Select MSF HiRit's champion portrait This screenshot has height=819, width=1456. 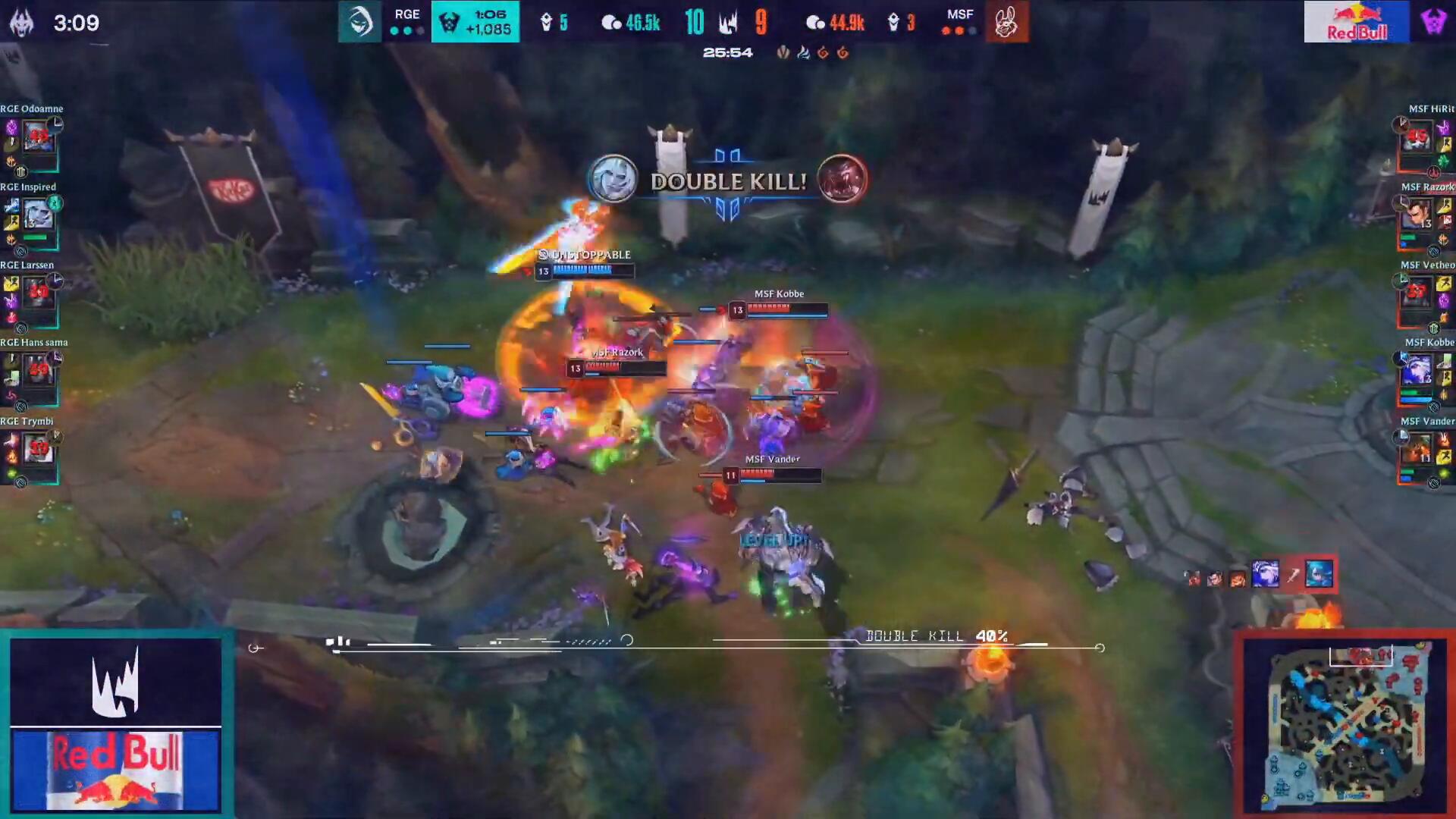(x=1417, y=137)
